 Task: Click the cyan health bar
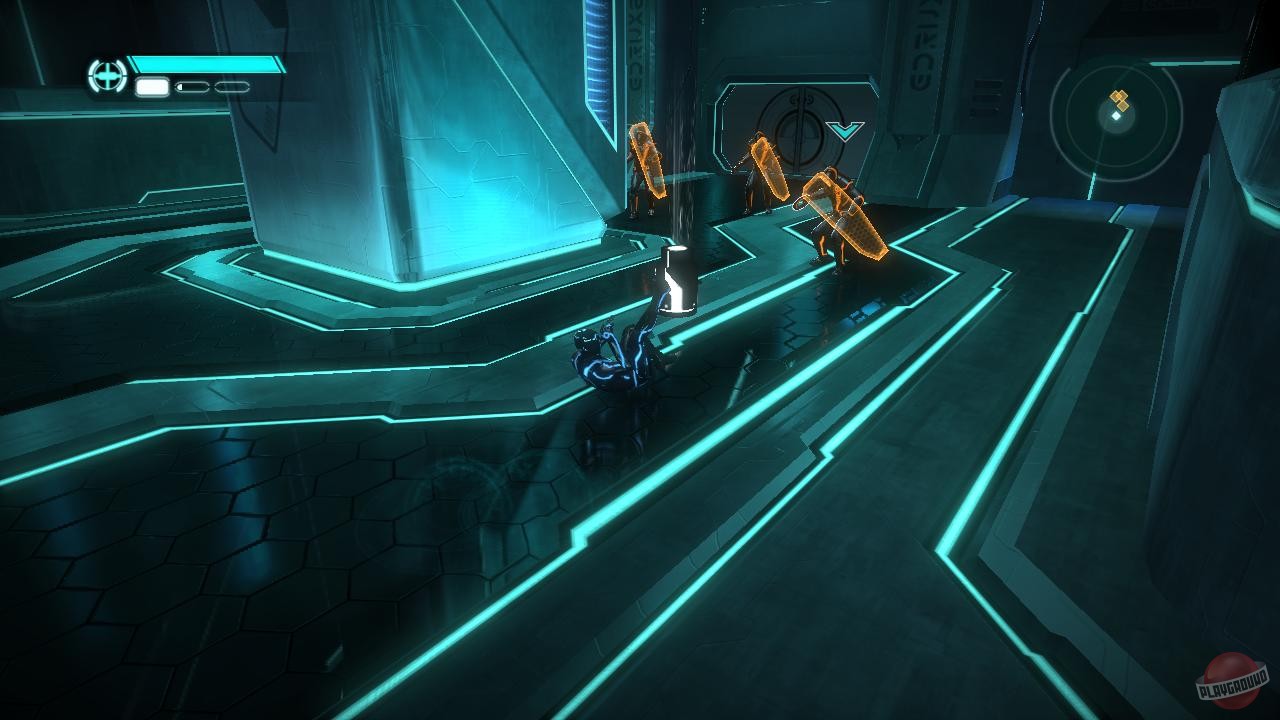pos(205,62)
